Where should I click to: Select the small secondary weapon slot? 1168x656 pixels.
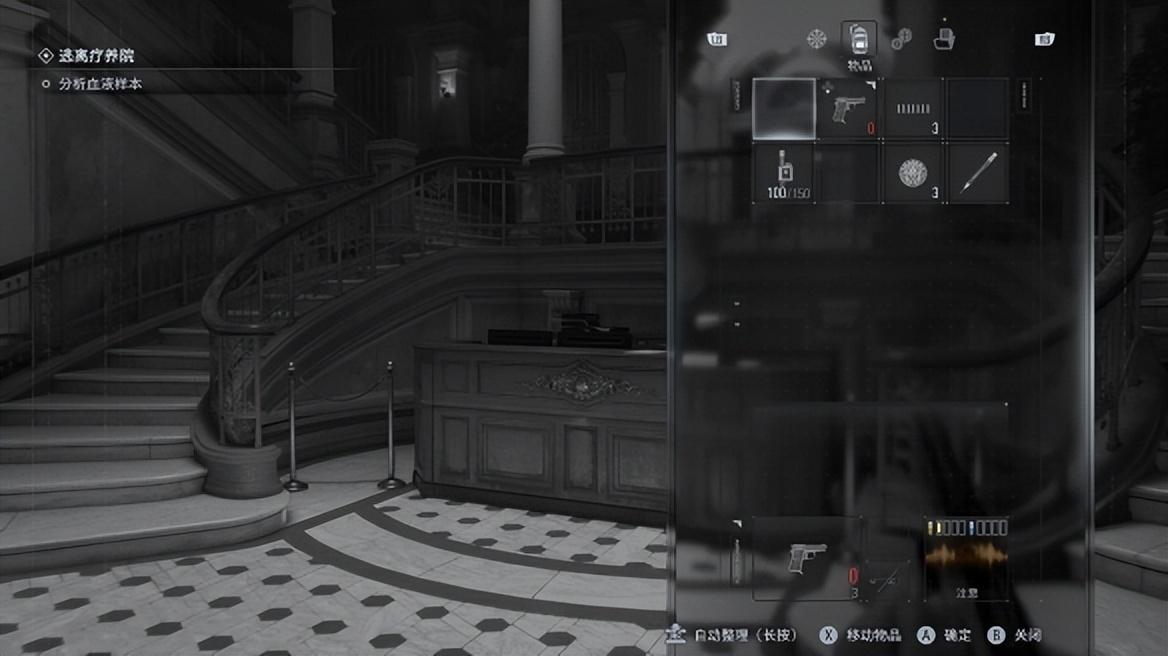coord(887,579)
